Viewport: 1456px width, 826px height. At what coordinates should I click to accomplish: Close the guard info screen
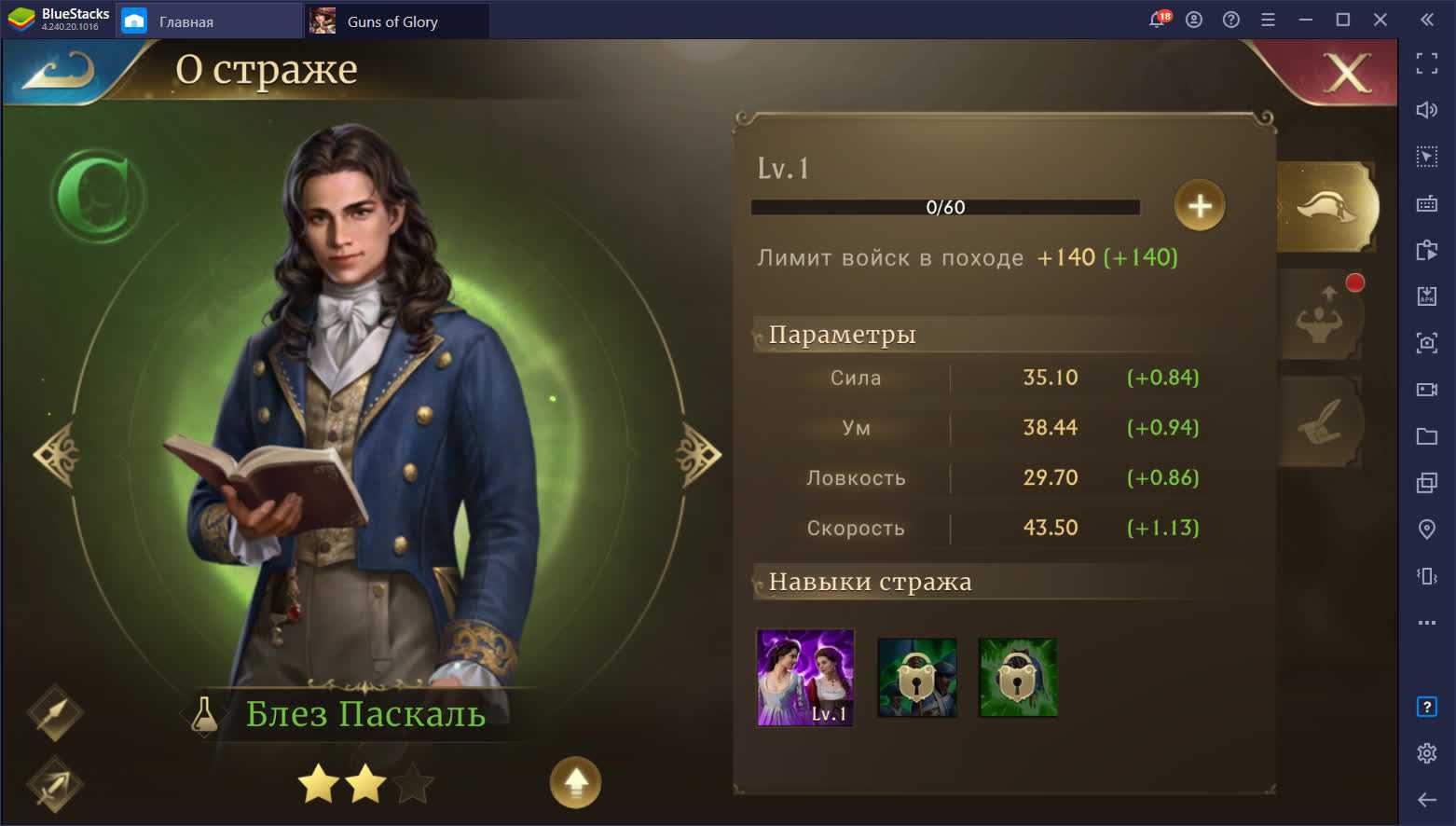coord(1347,72)
